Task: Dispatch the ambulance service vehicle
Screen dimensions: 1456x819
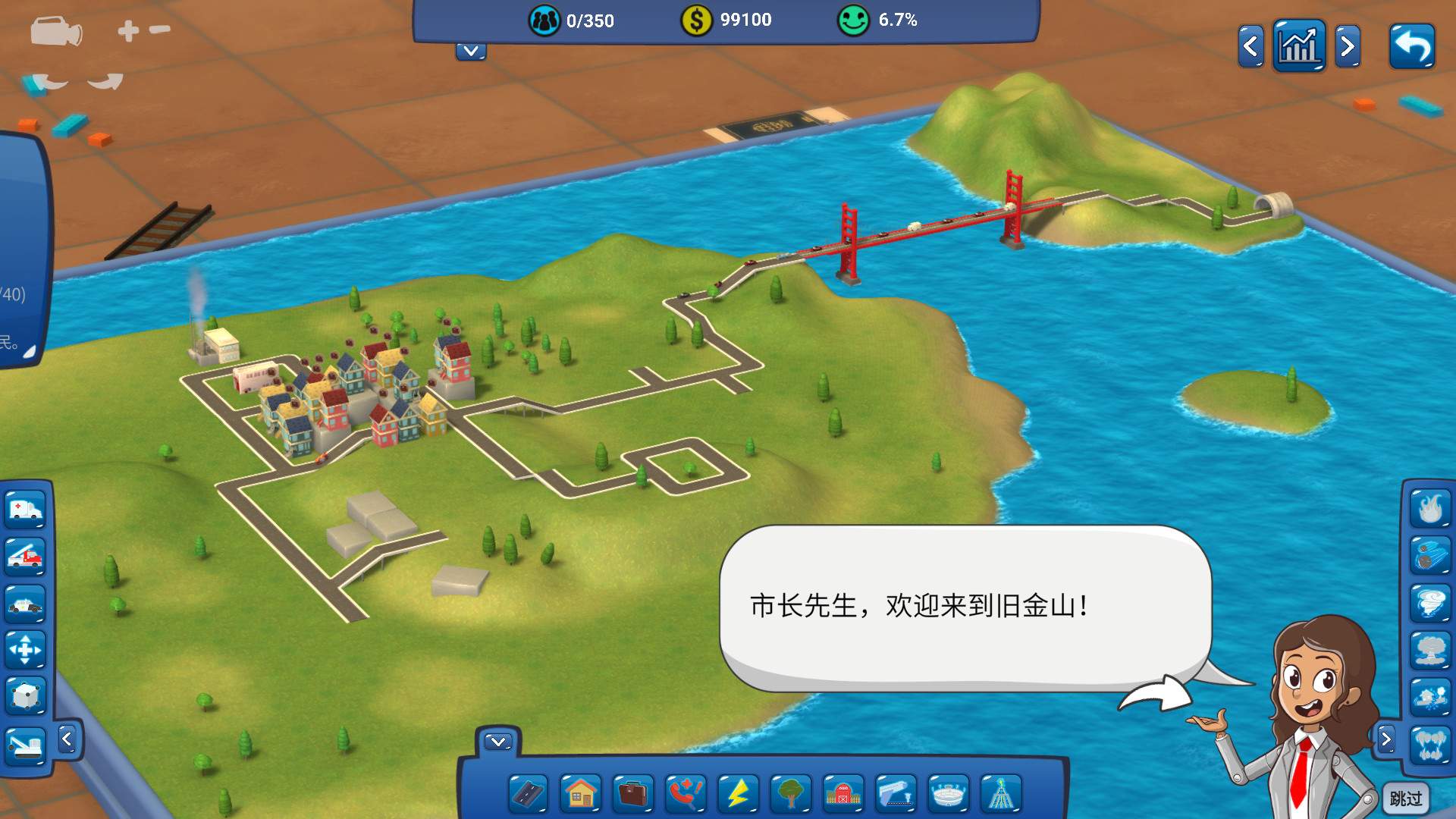Action: [25, 510]
